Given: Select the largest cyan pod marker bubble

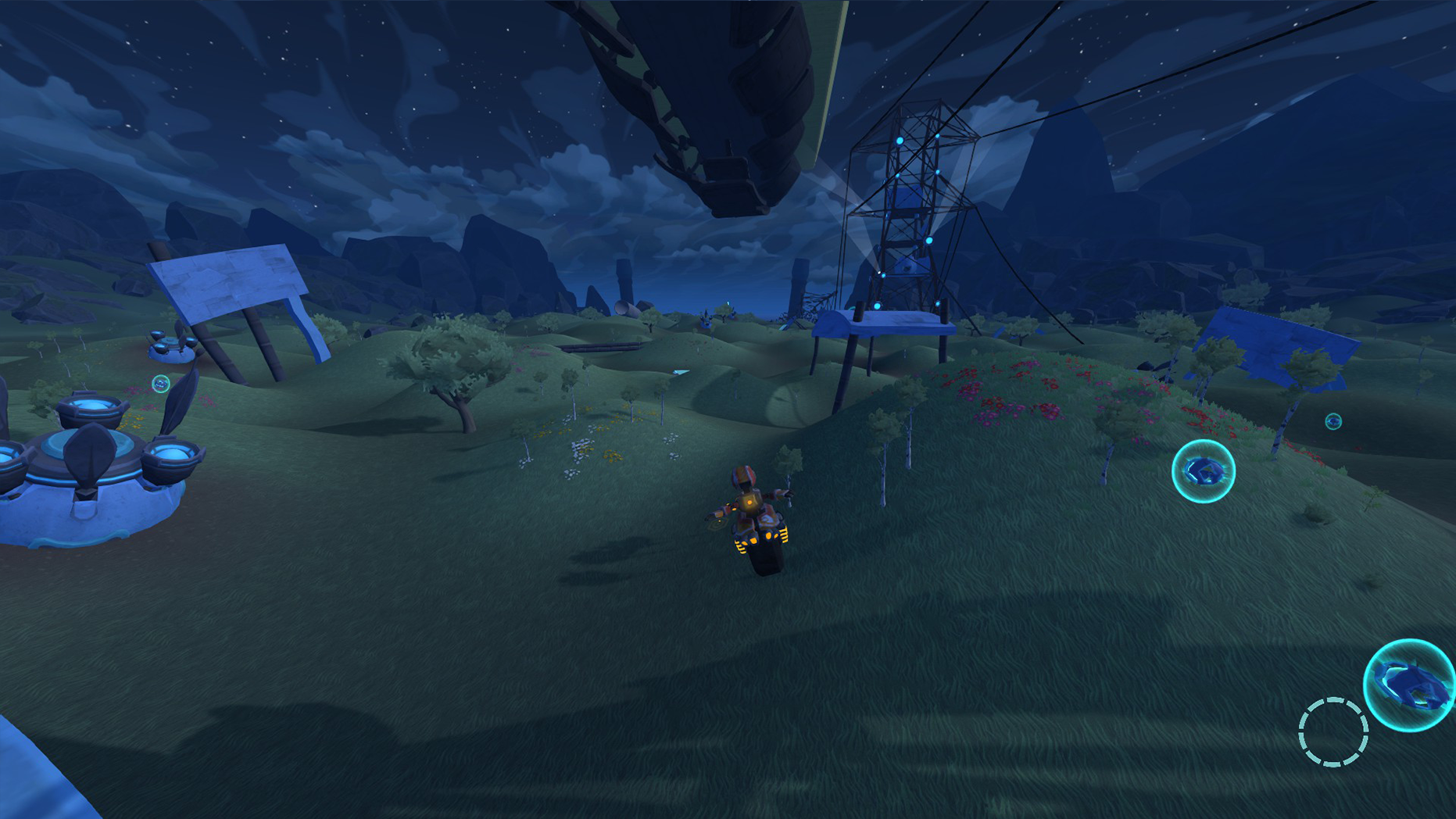Looking at the screenshot, I should (1410, 685).
